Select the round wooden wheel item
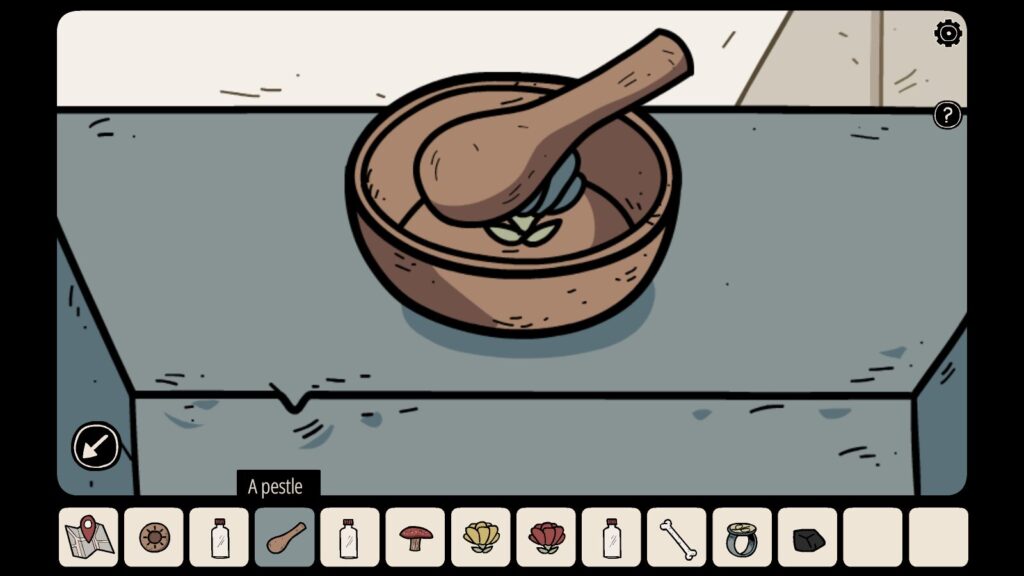This screenshot has height=576, width=1024. click(x=154, y=537)
